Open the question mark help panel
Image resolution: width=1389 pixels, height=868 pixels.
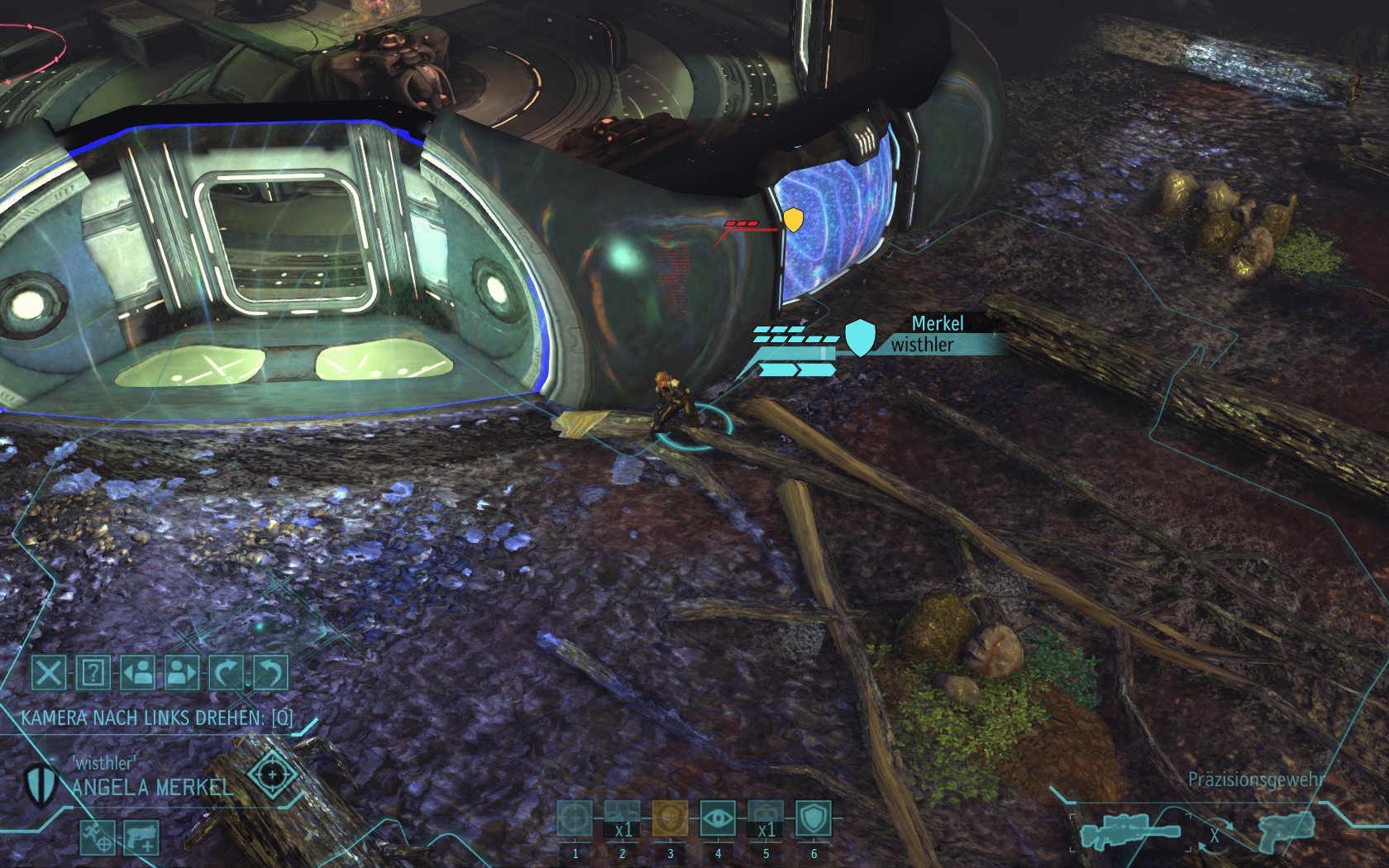coord(93,673)
